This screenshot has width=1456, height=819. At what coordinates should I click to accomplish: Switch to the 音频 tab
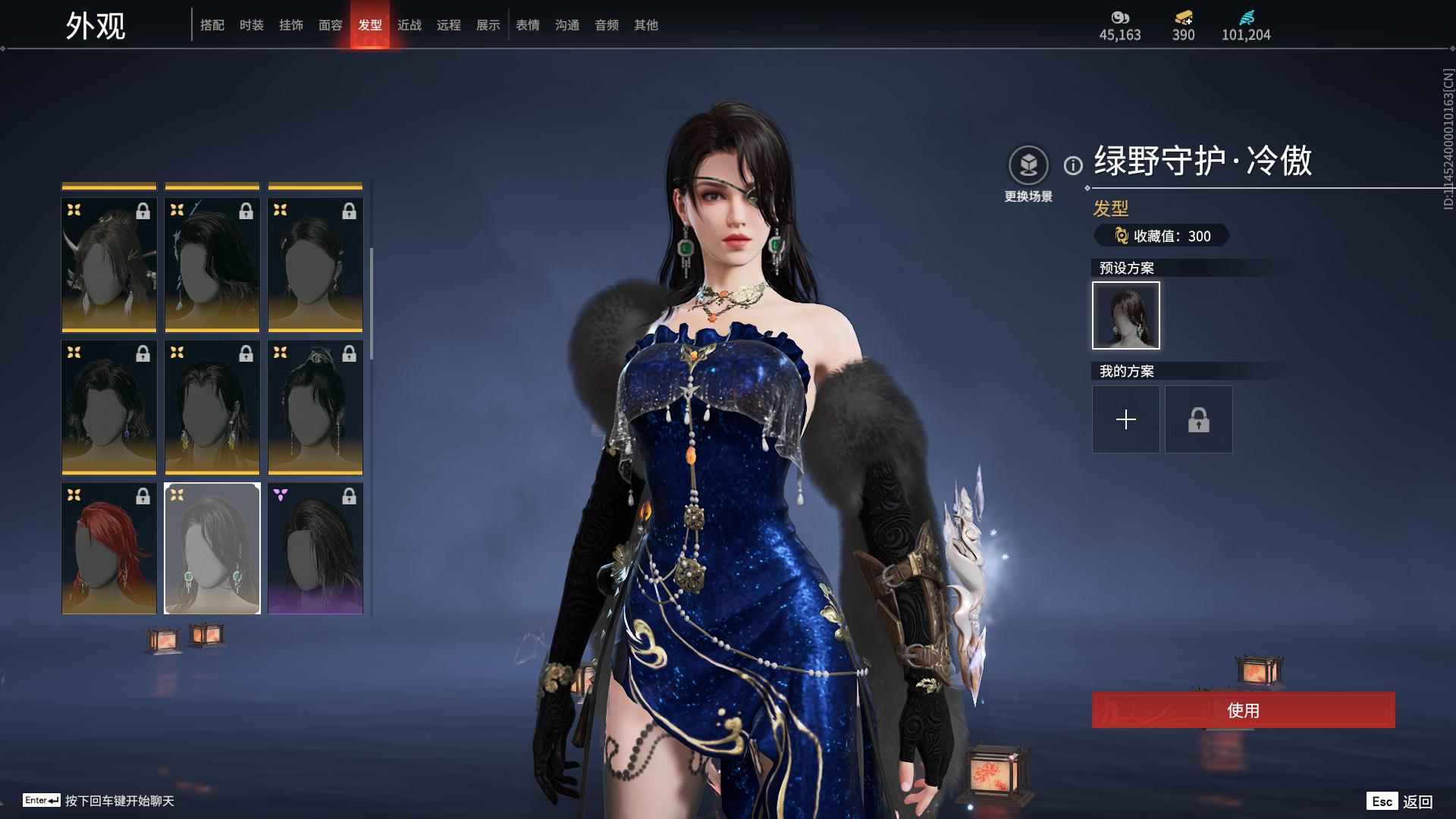pyautogui.click(x=607, y=25)
